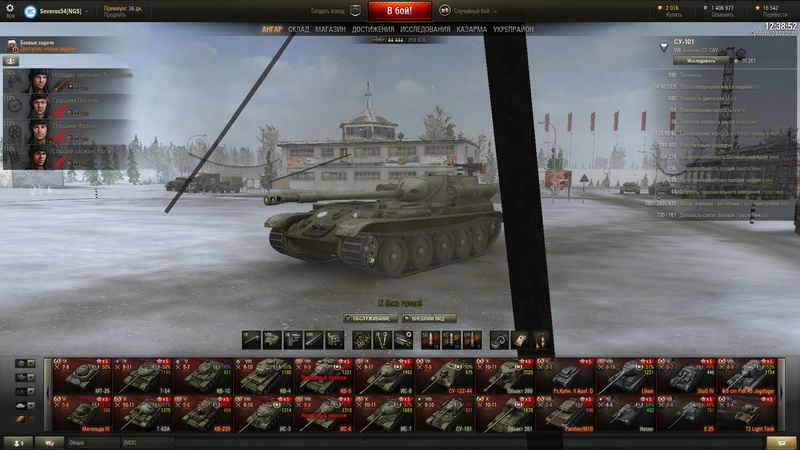This screenshot has width=800, height=450.
Task: Open the УКРЕПРАЙОН tab
Action: point(513,30)
